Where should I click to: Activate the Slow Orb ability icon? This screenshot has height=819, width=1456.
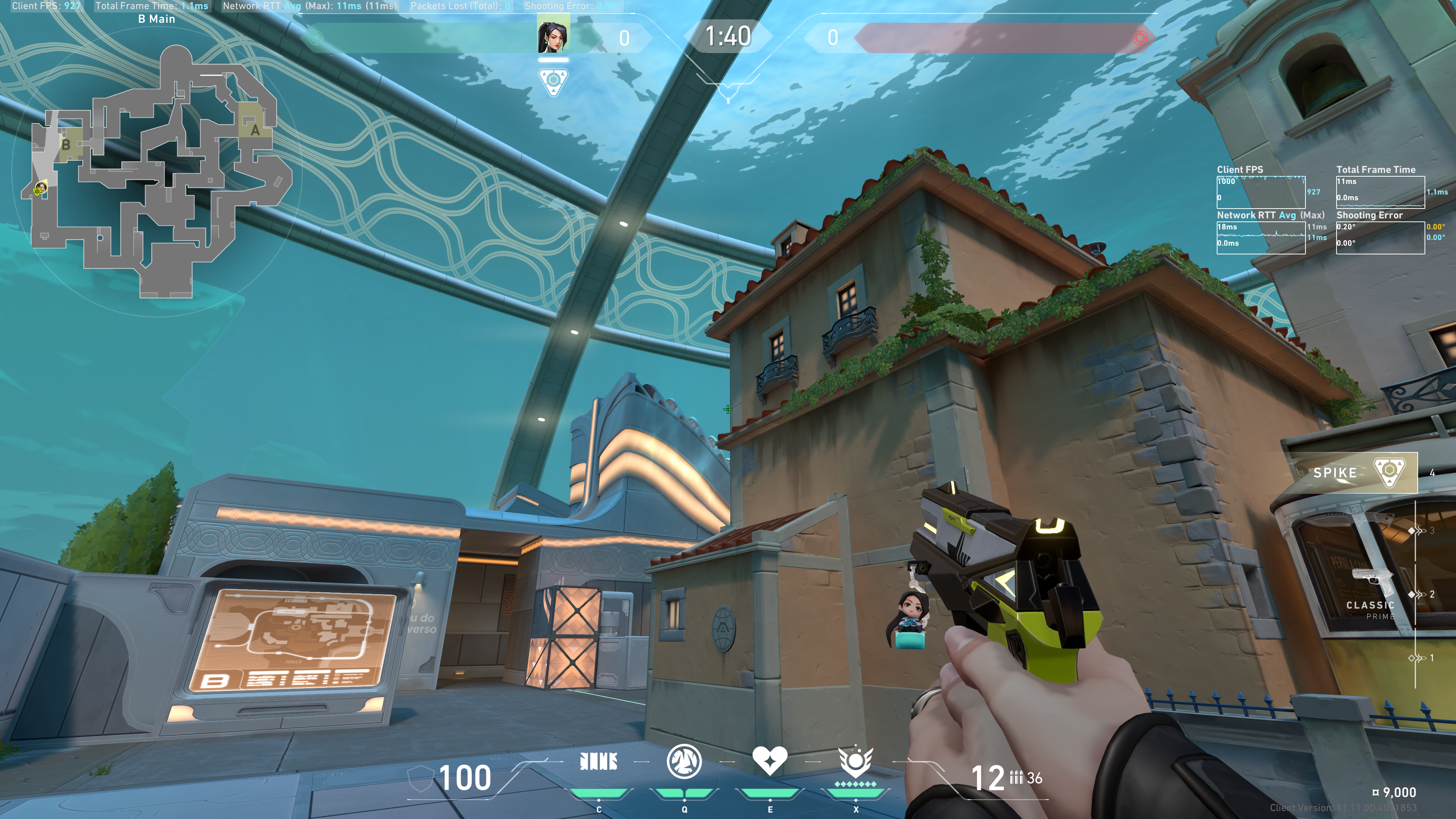[x=684, y=762]
